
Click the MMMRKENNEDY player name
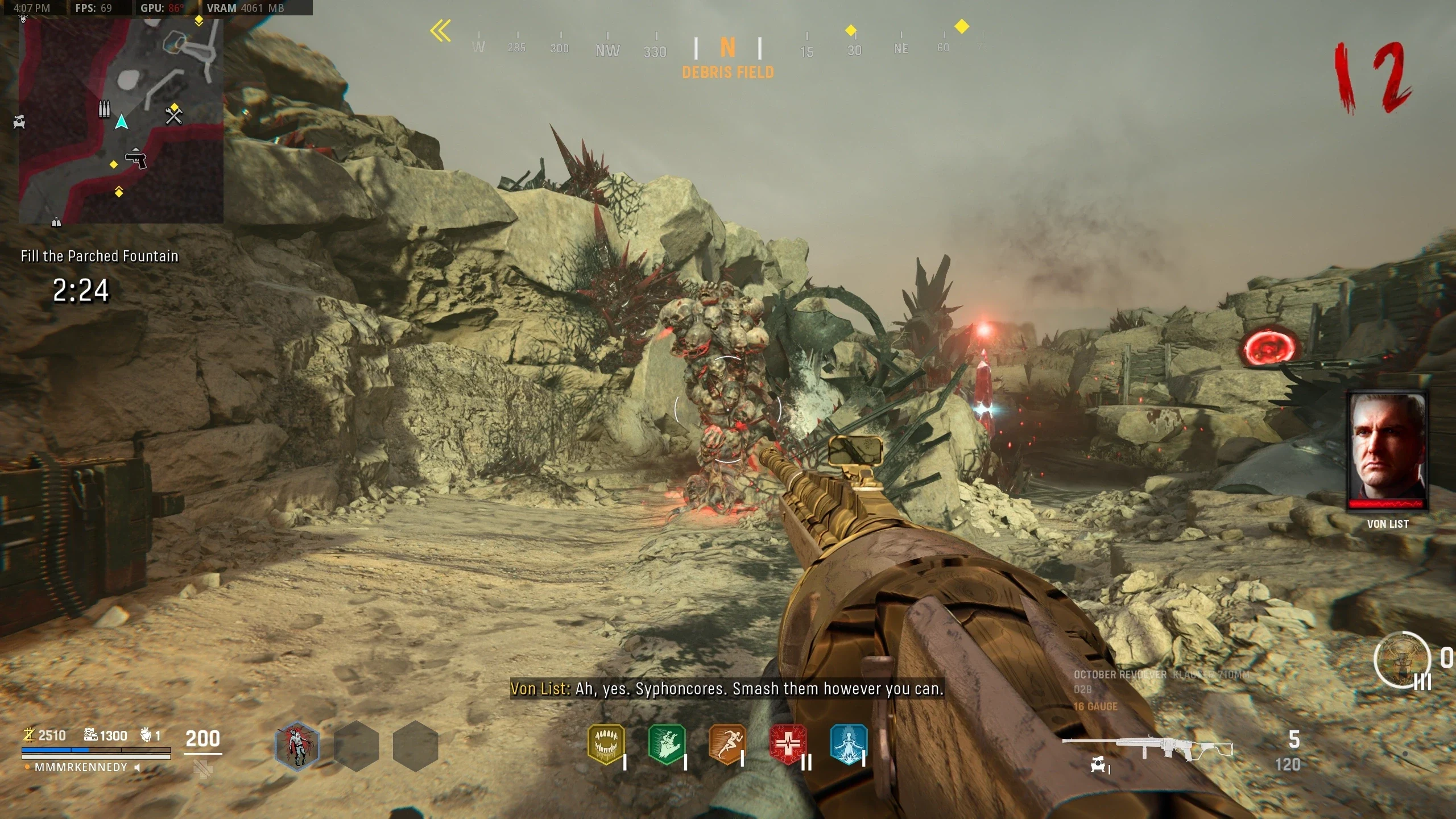[81, 767]
